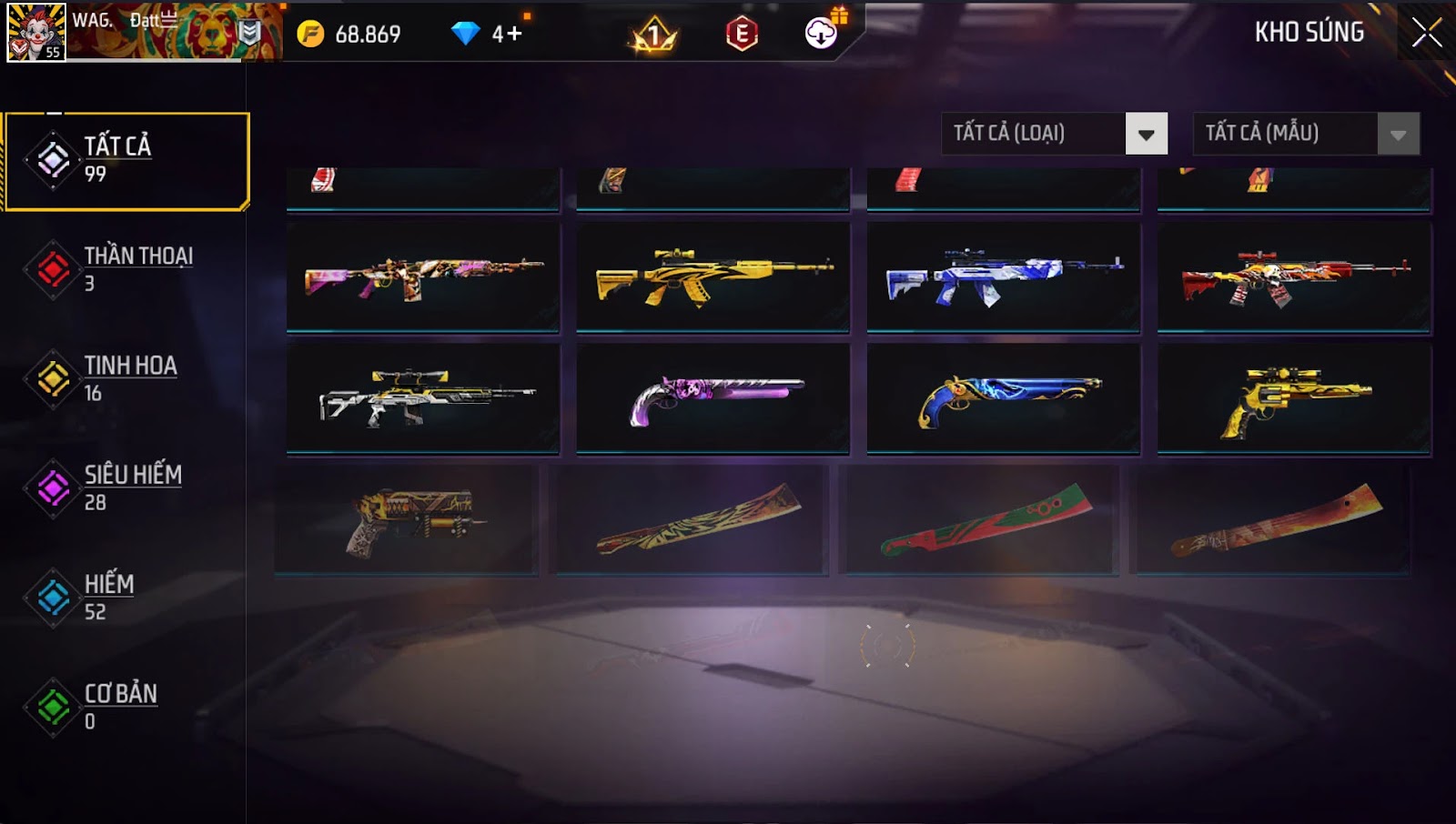Choose the blue and gold shotgun skin
The width and height of the screenshot is (1456, 824).
point(1003,397)
